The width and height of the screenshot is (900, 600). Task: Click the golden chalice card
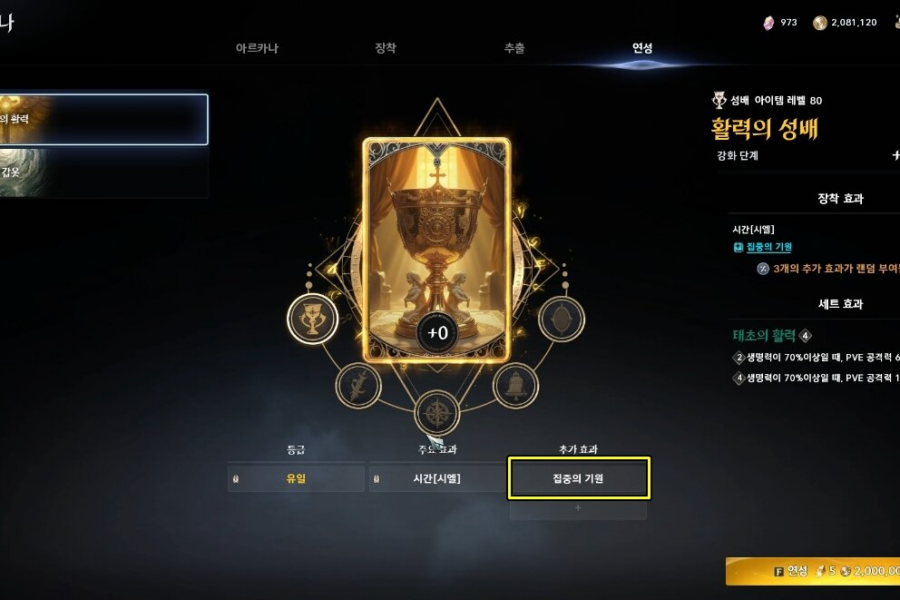[x=436, y=250]
